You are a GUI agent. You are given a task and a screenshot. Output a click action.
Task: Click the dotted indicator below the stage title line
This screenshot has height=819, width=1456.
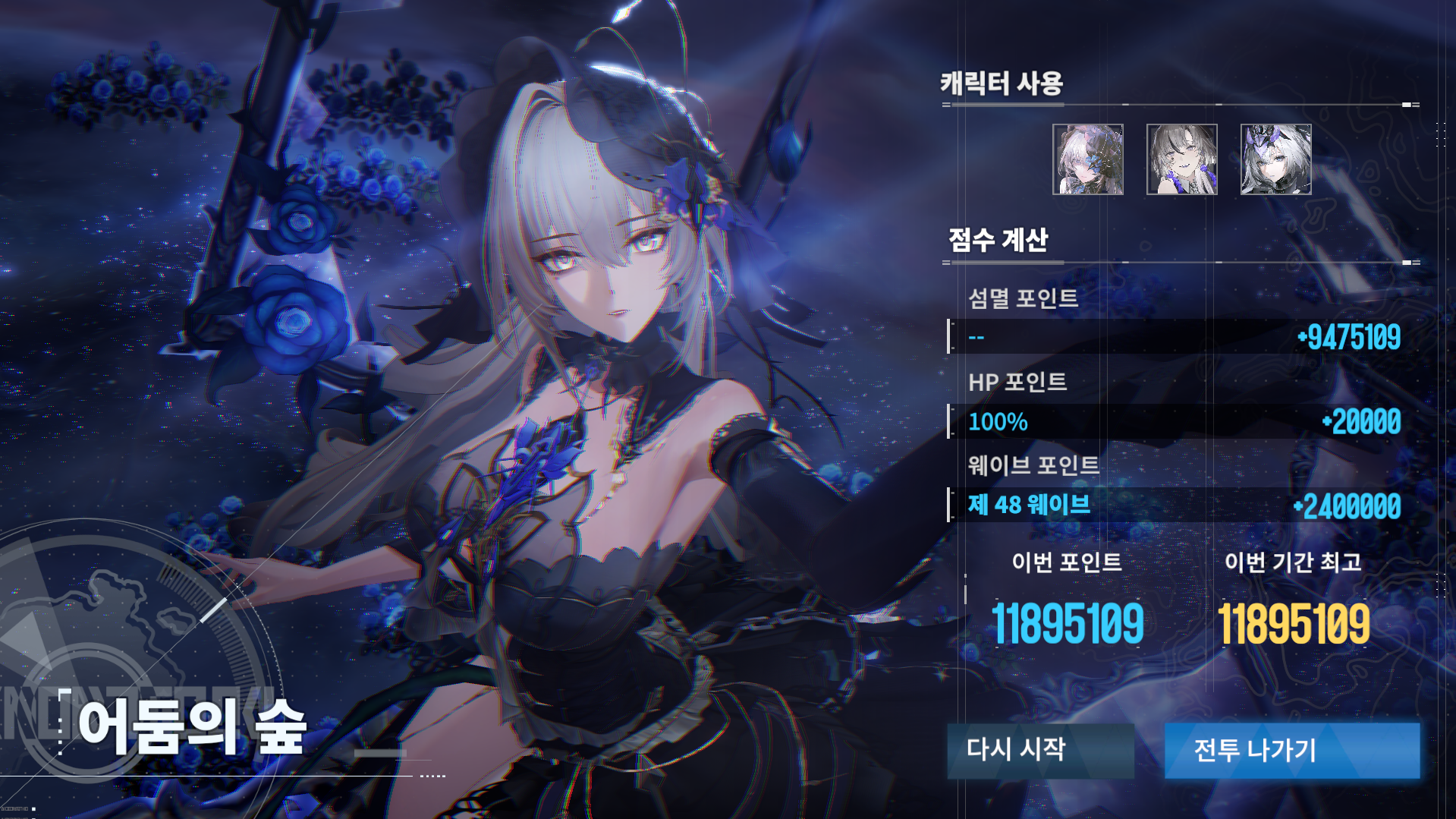(x=432, y=775)
